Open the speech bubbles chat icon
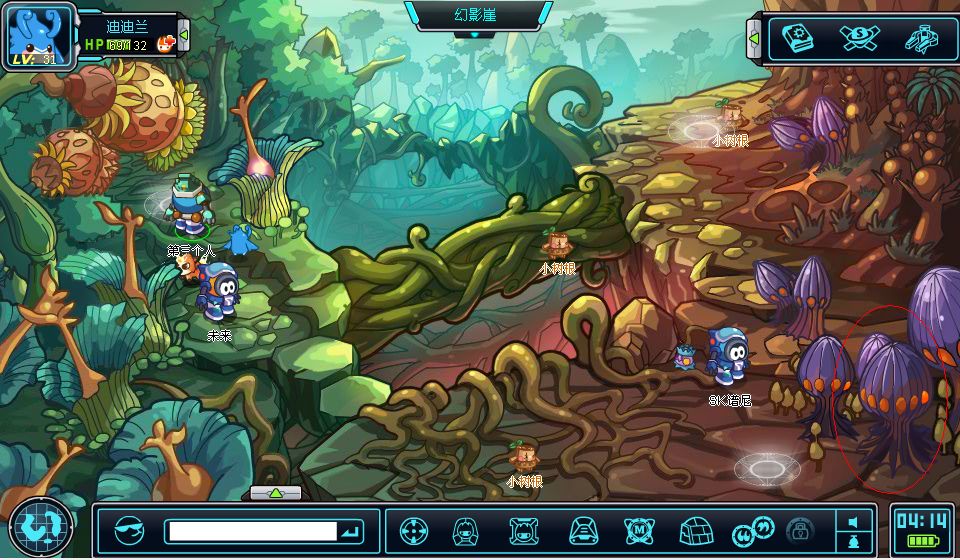This screenshot has width=960, height=560. pyautogui.click(x=748, y=531)
